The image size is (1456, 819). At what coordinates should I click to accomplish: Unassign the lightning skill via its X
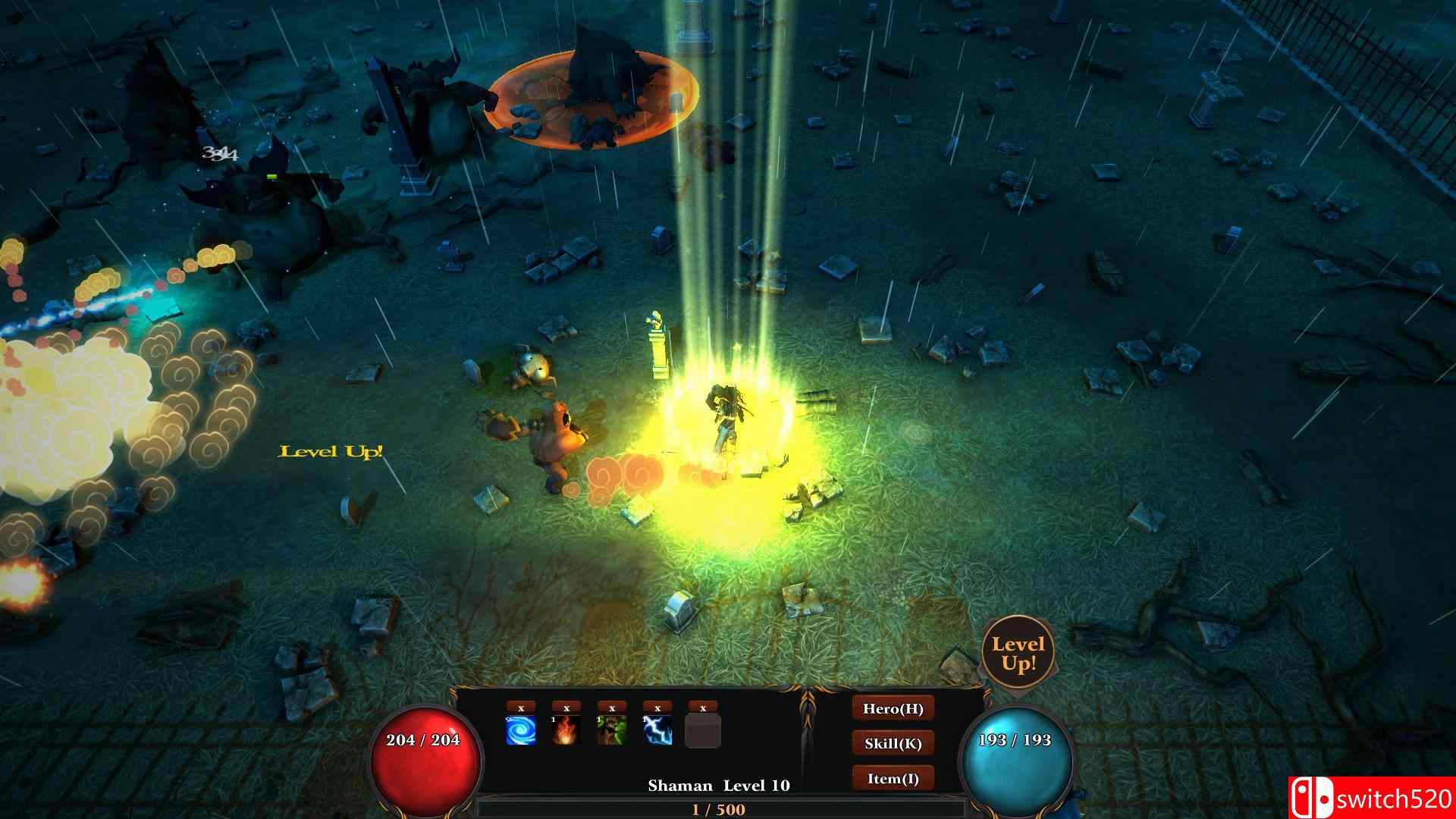(657, 708)
